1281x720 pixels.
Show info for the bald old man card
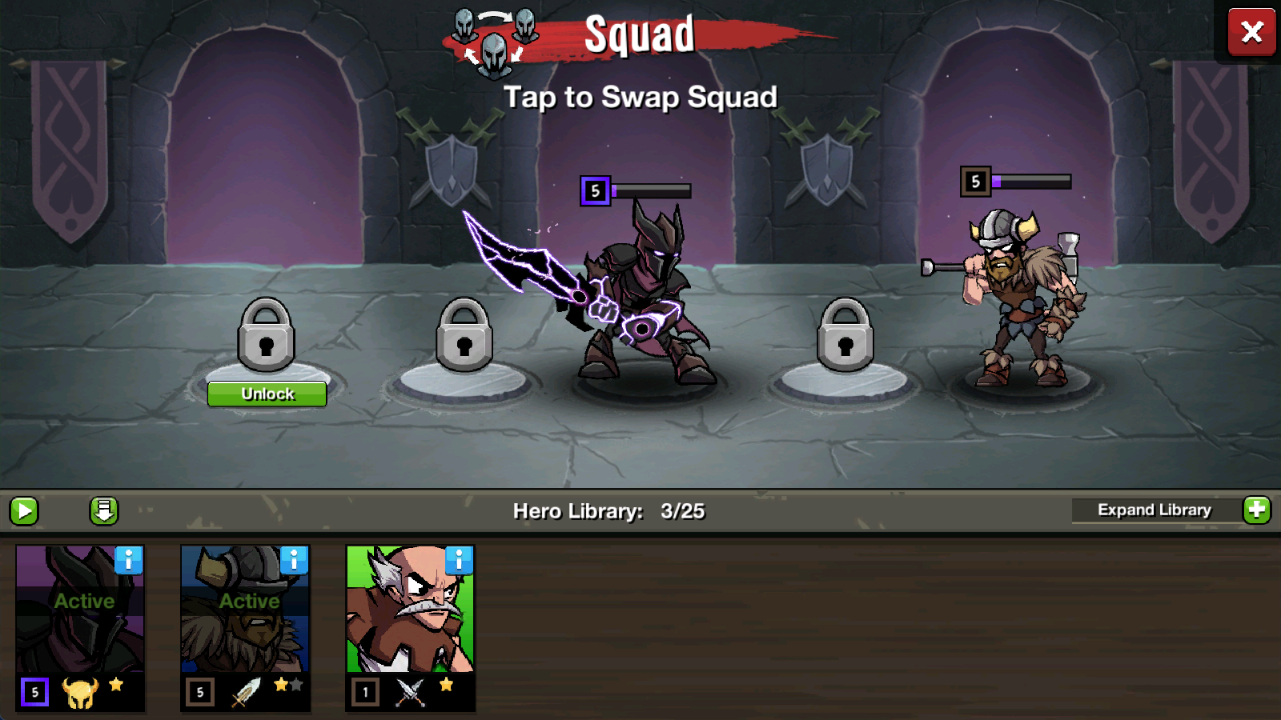[459, 560]
